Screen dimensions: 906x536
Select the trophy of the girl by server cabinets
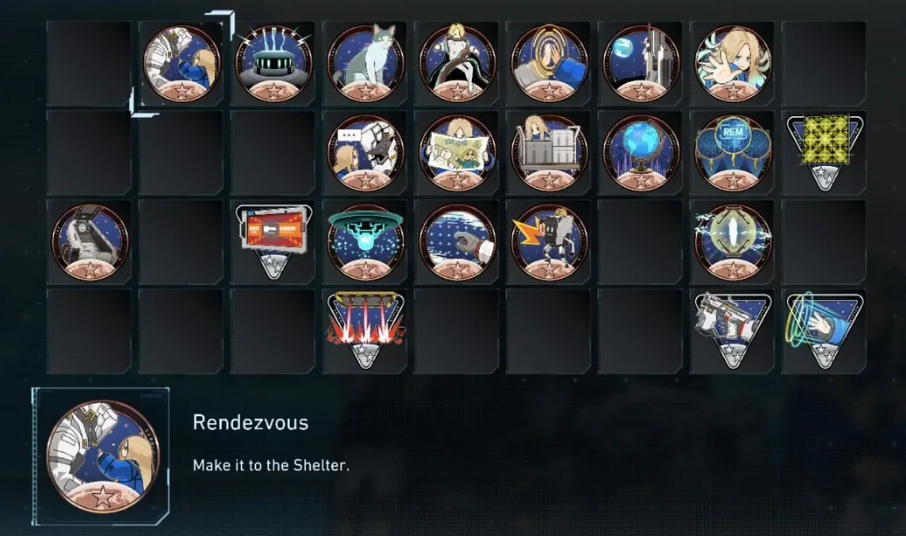coord(549,152)
